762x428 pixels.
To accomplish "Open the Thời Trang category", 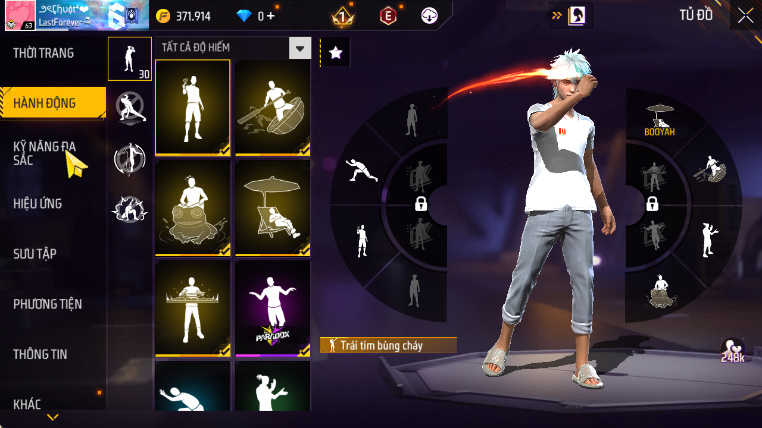I will click(x=44, y=53).
